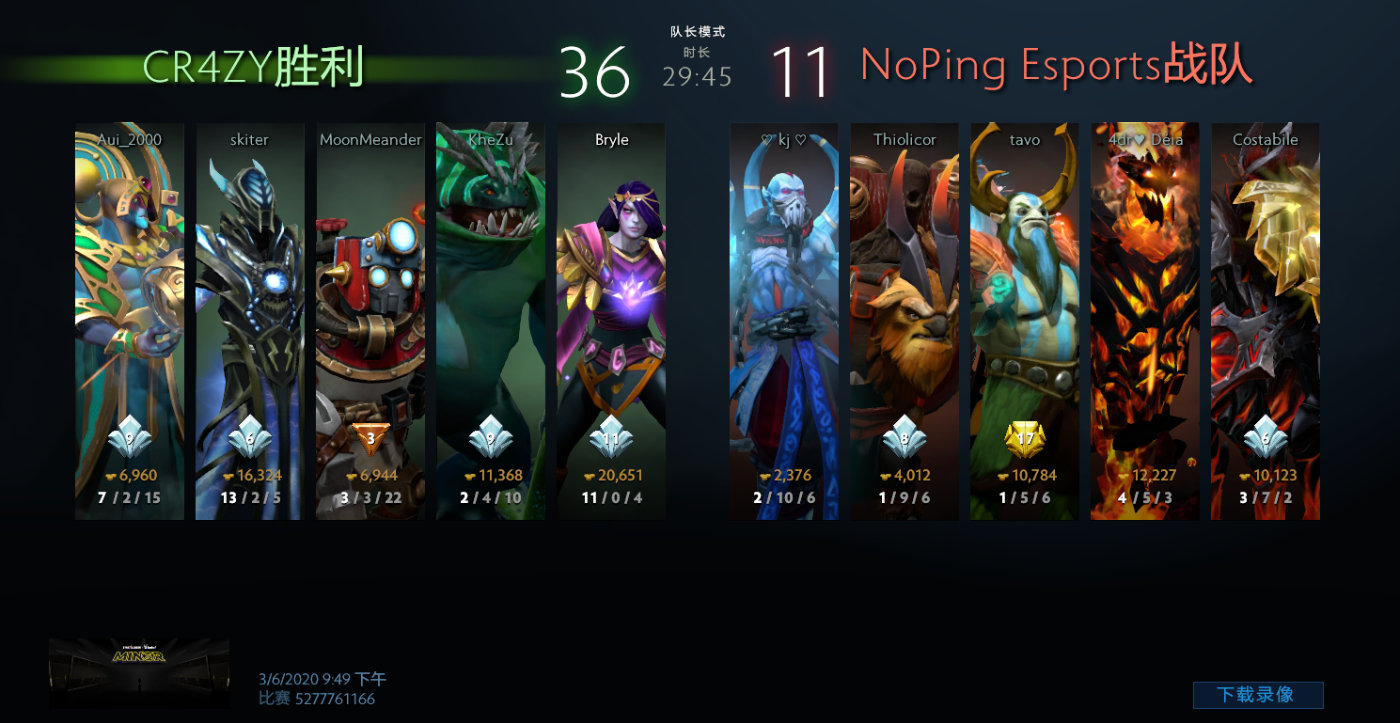The height and width of the screenshot is (723, 1400).
Task: Select Costabile's hero card
Action: [1265, 320]
